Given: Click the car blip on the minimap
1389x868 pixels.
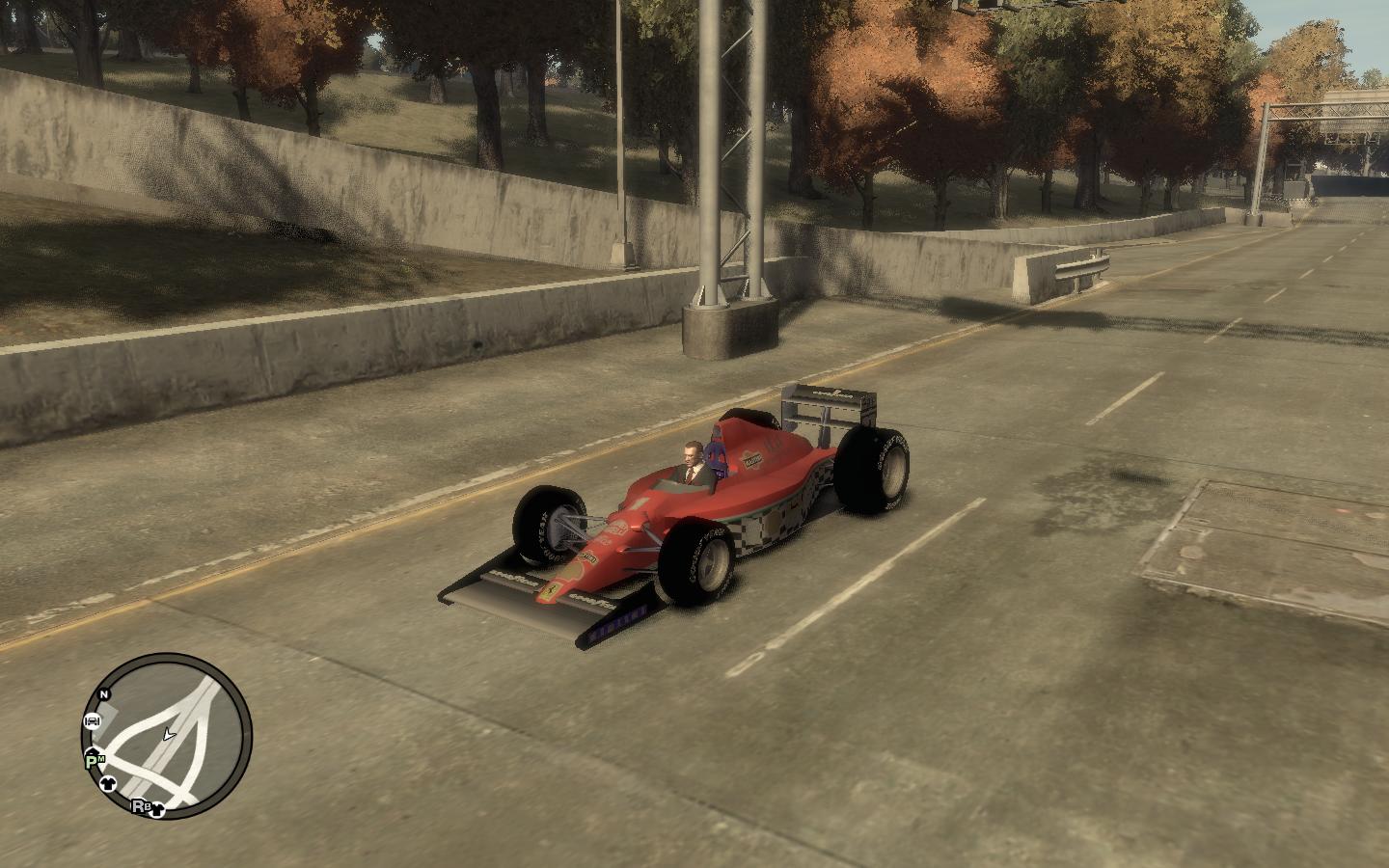Looking at the screenshot, I should tap(93, 720).
